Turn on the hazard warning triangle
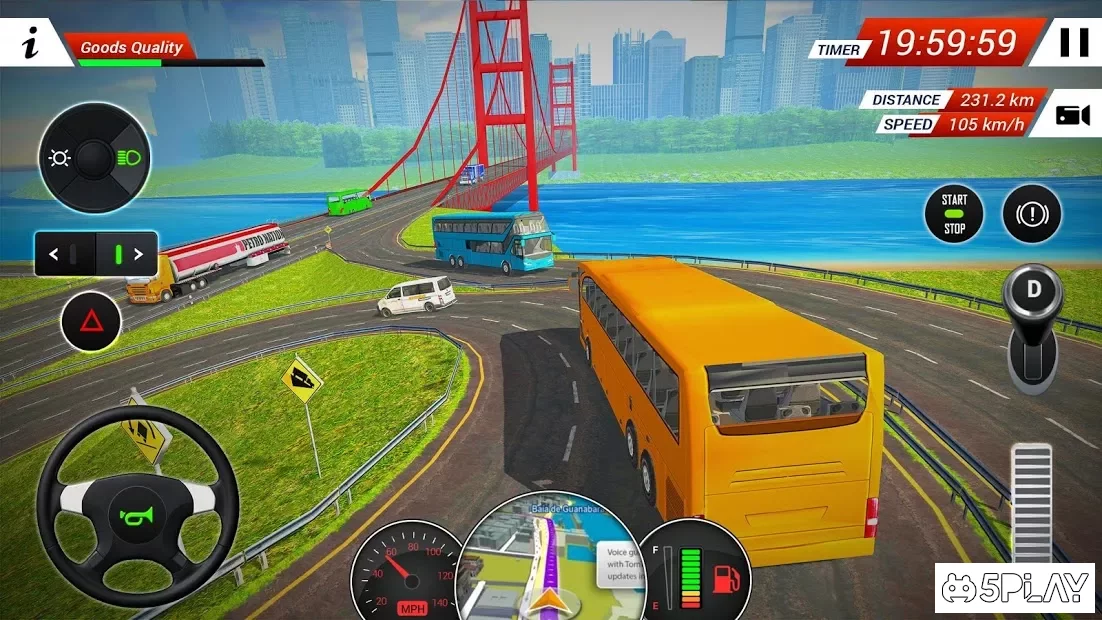This screenshot has width=1102, height=620. tap(91, 321)
